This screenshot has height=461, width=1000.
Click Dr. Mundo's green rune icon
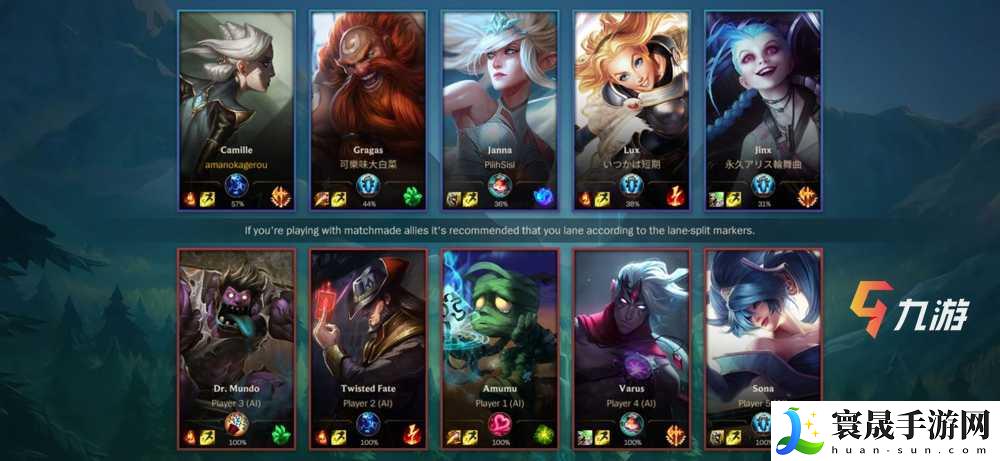pyautogui.click(x=281, y=435)
